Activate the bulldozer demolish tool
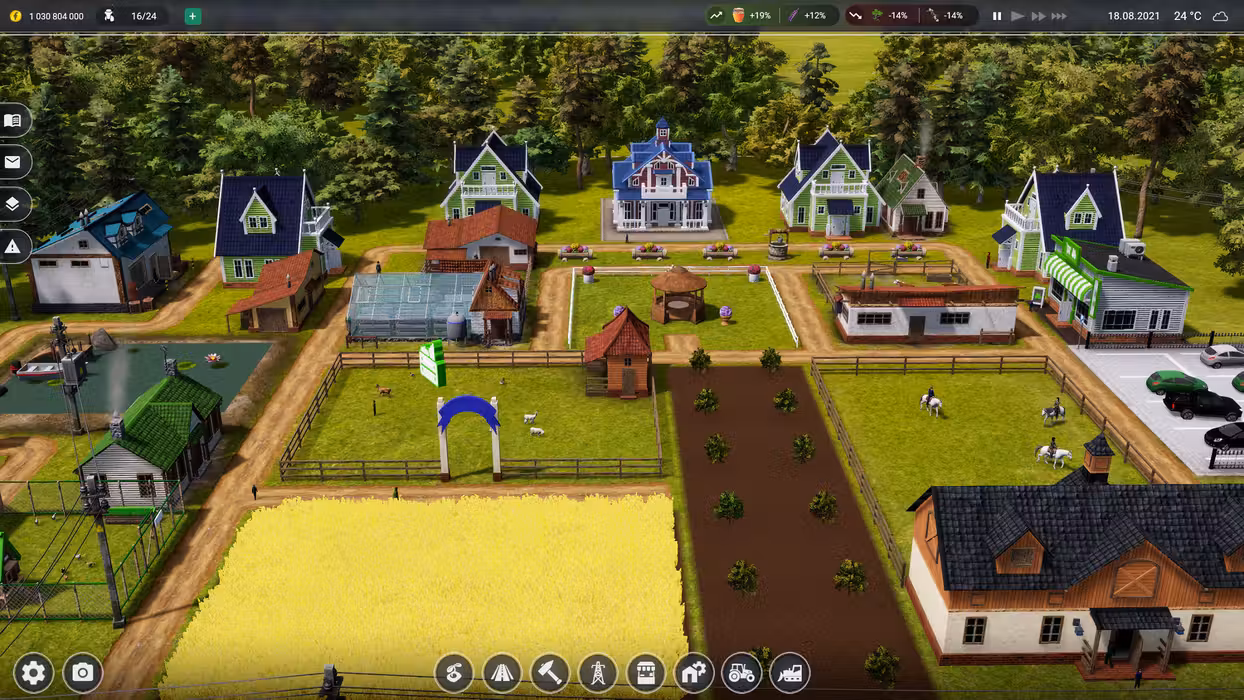The height and width of the screenshot is (700, 1244). coord(790,673)
